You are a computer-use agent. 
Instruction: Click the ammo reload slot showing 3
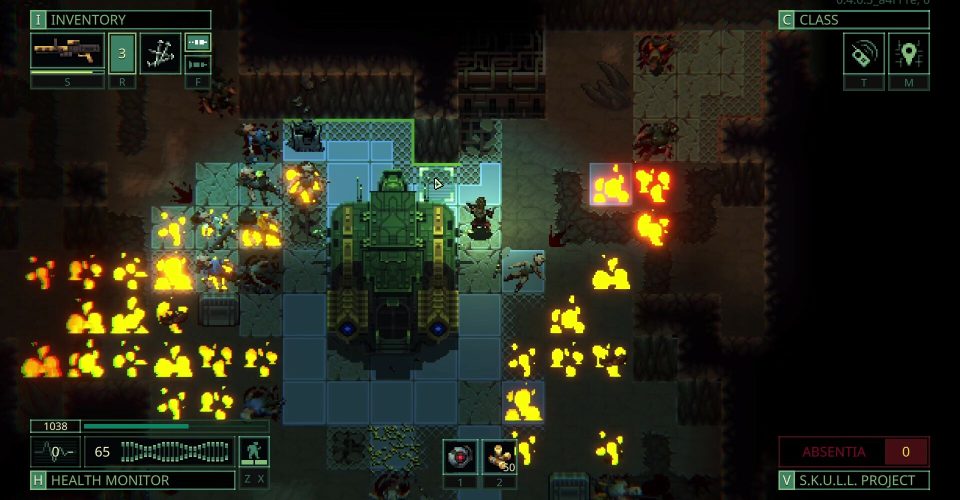122,53
